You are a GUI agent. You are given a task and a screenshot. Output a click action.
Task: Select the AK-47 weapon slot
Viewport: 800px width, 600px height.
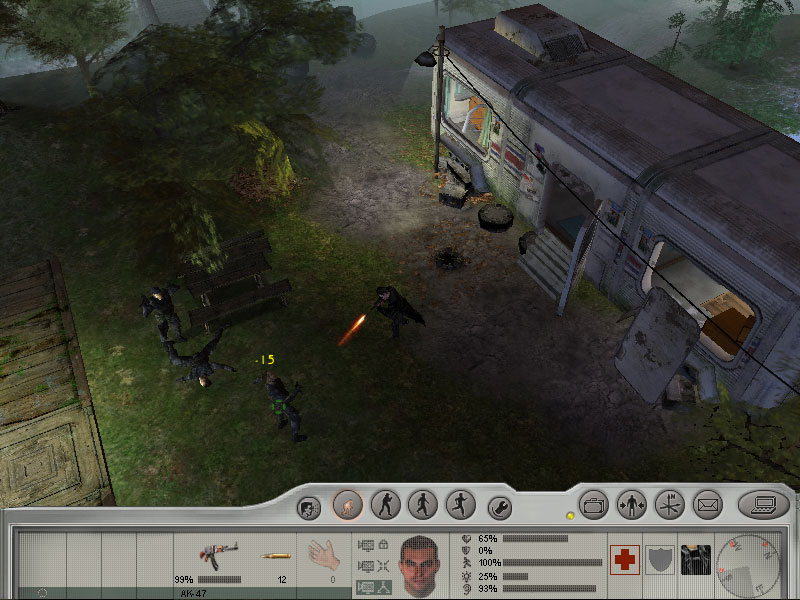213,558
